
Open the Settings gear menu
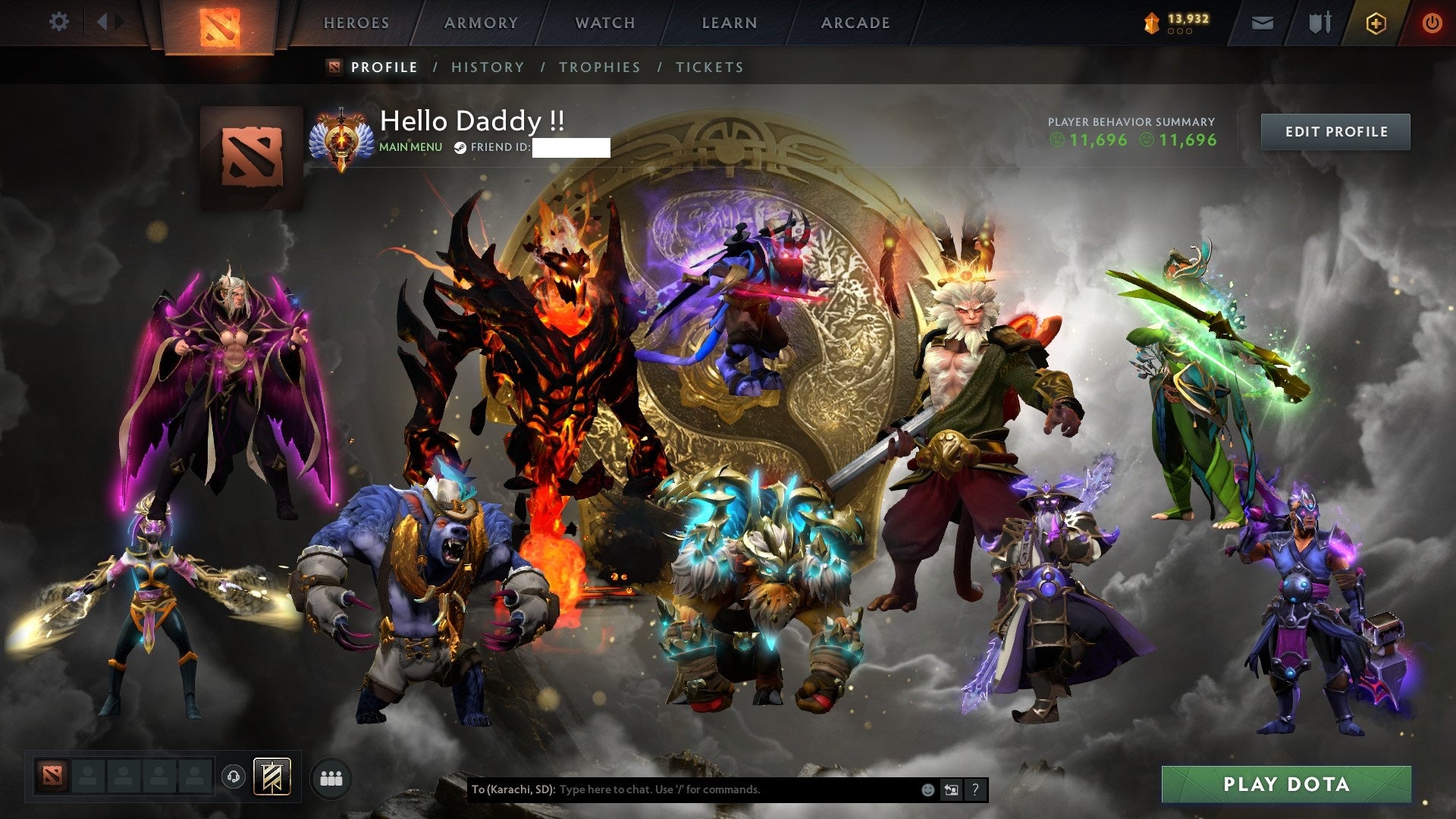coord(58,21)
